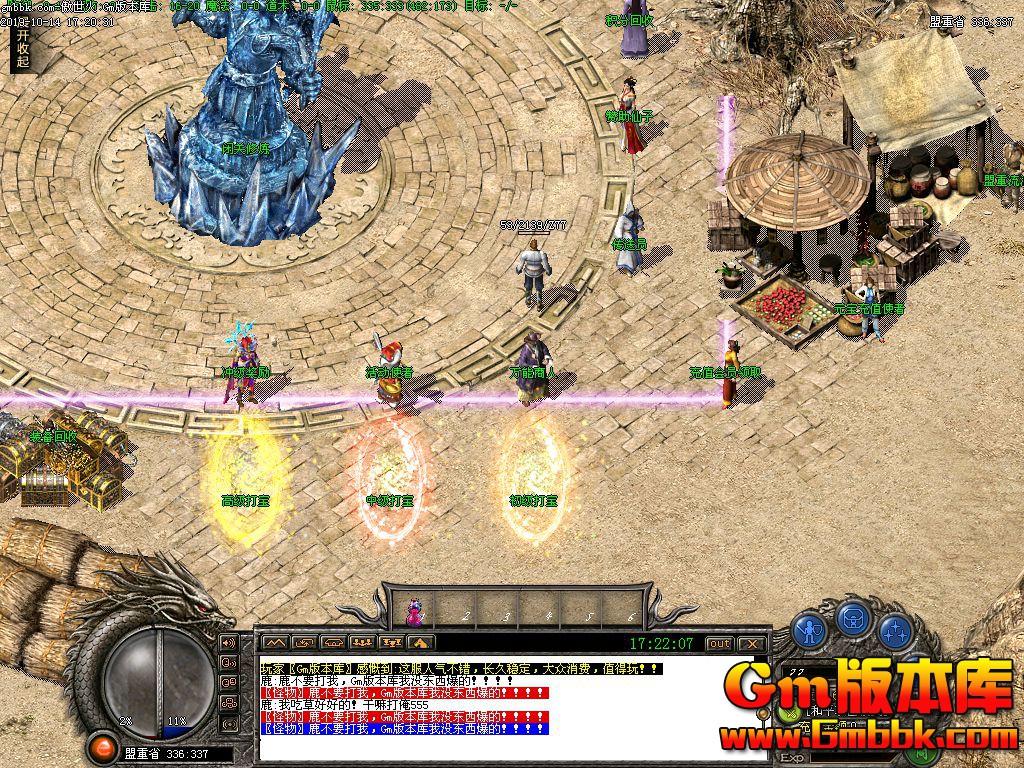Click the orange gem button beside the map coordinates
Image resolution: width=1024 pixels, height=768 pixels.
tap(101, 746)
